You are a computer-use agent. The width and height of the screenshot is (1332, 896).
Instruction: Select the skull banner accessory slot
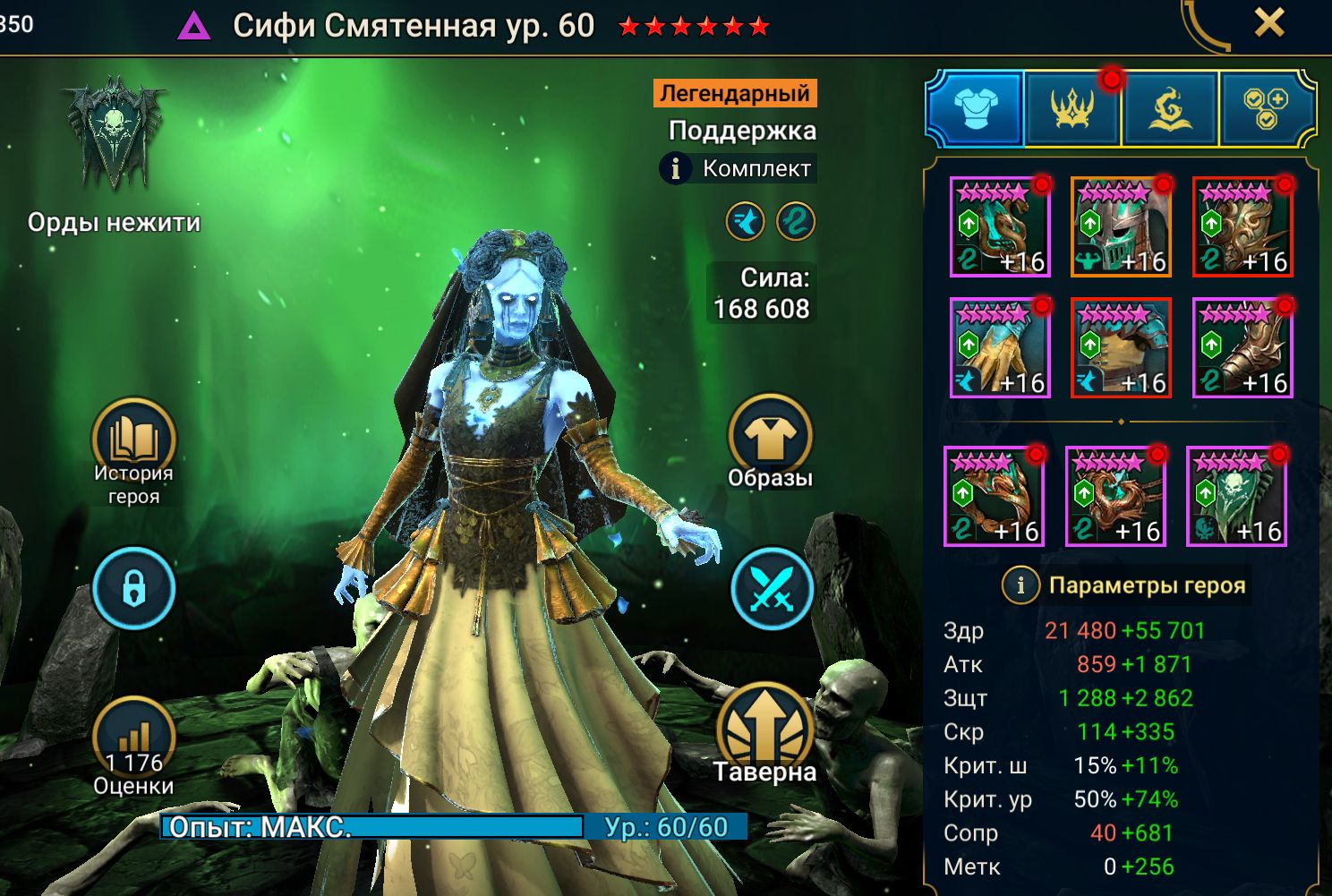pos(1236,497)
